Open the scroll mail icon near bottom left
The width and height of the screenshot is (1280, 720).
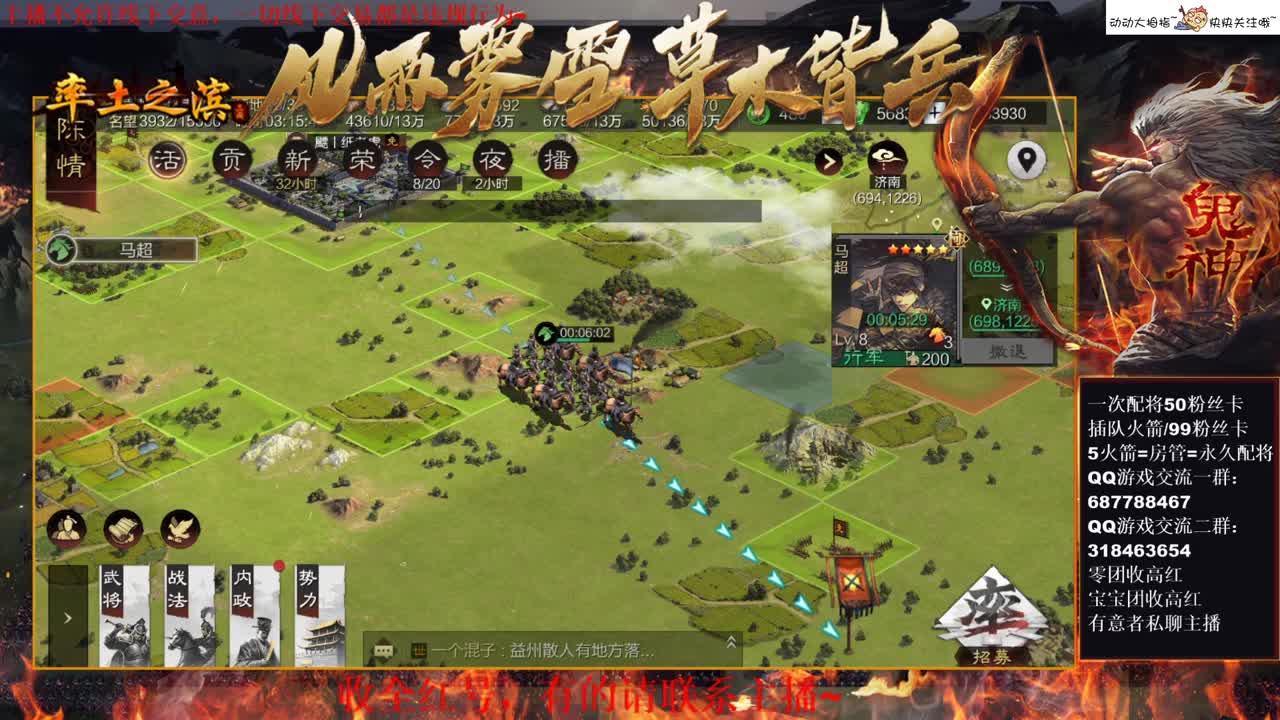121,529
